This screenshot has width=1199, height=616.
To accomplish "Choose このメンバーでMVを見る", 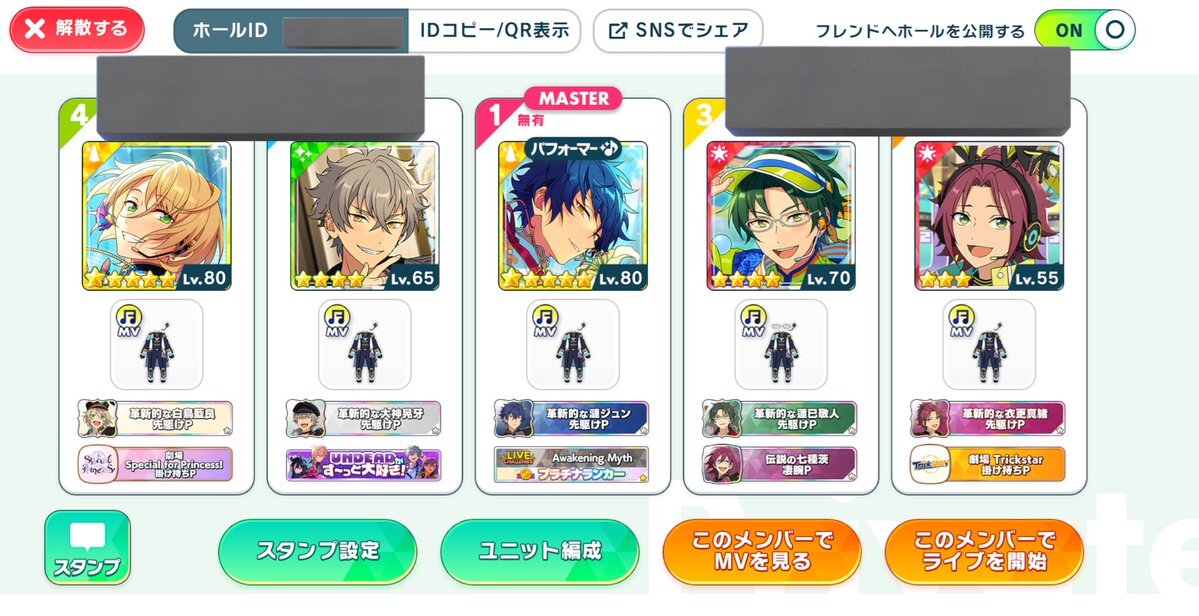I will coord(762,551).
